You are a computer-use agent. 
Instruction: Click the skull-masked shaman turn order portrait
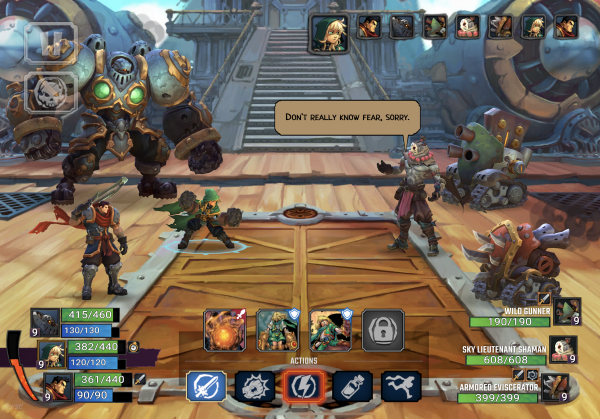pyautogui.click(x=468, y=26)
